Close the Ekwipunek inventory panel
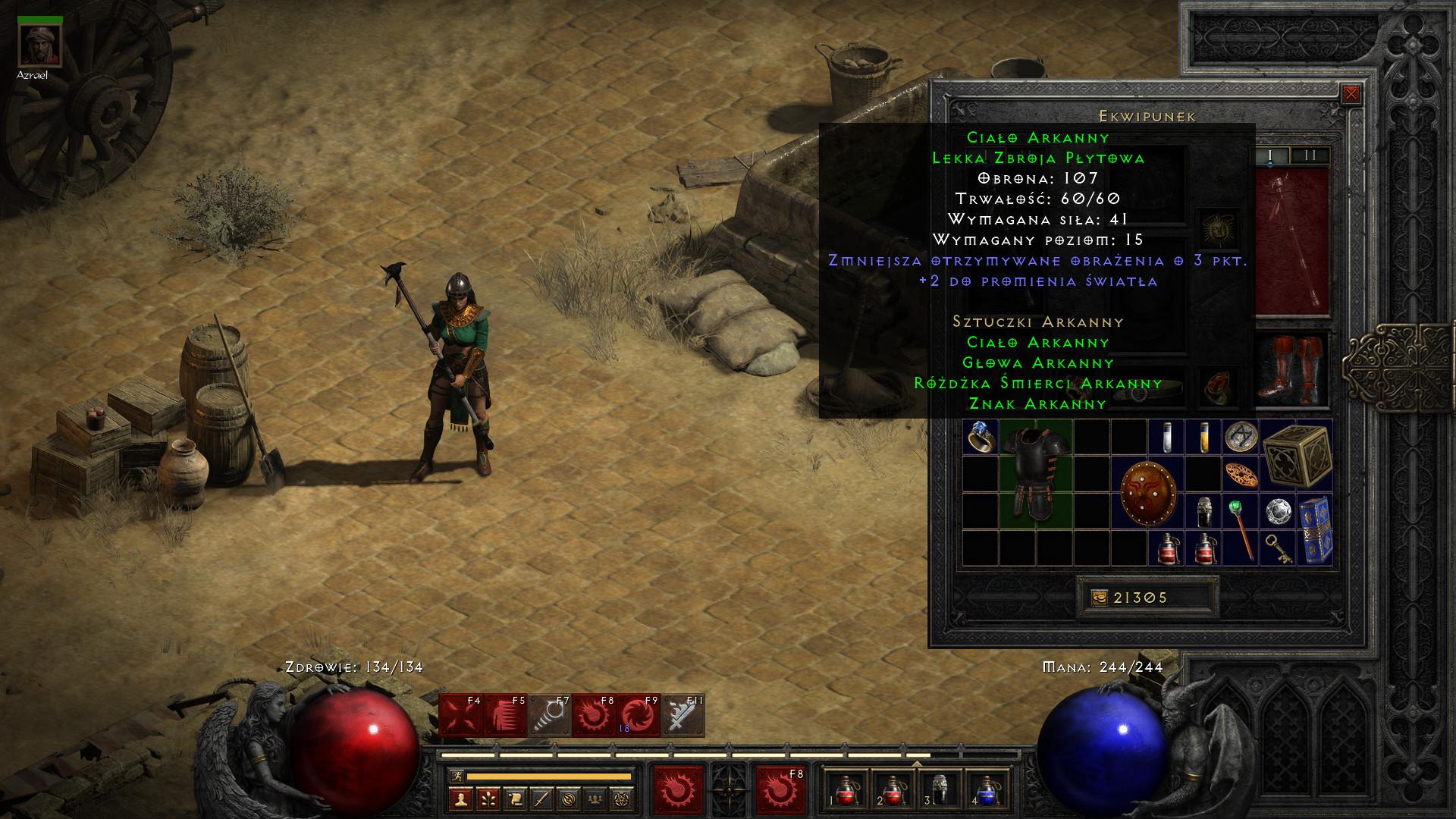 point(1351,94)
